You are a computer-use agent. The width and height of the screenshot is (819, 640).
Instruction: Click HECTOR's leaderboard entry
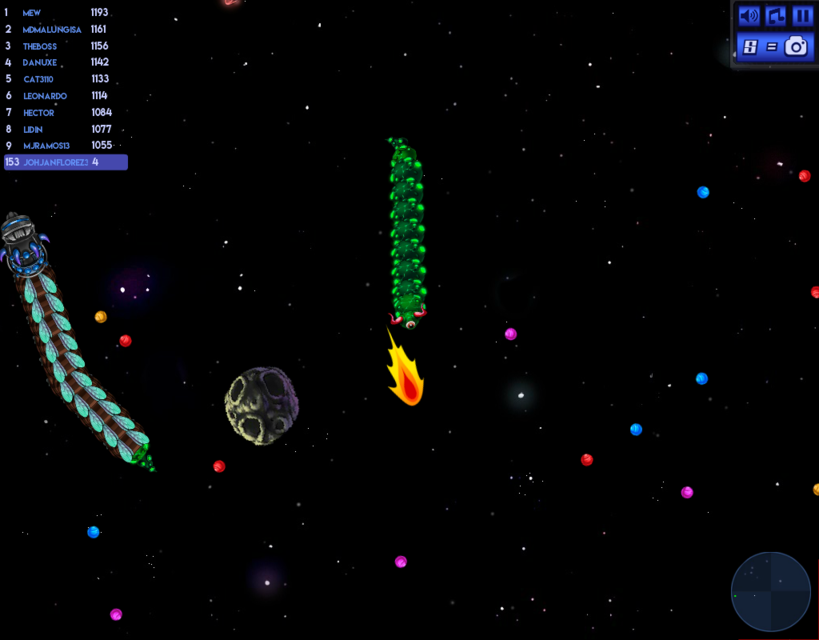(58, 113)
